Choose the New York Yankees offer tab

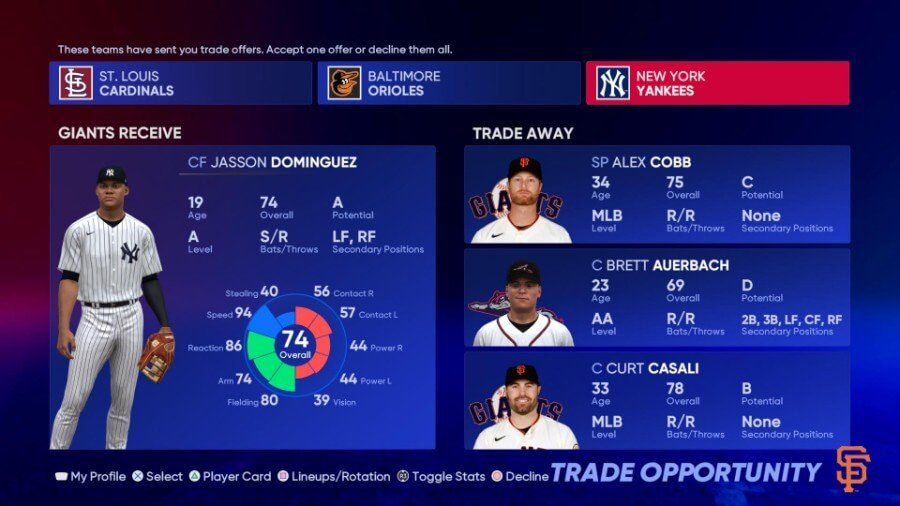coord(717,83)
